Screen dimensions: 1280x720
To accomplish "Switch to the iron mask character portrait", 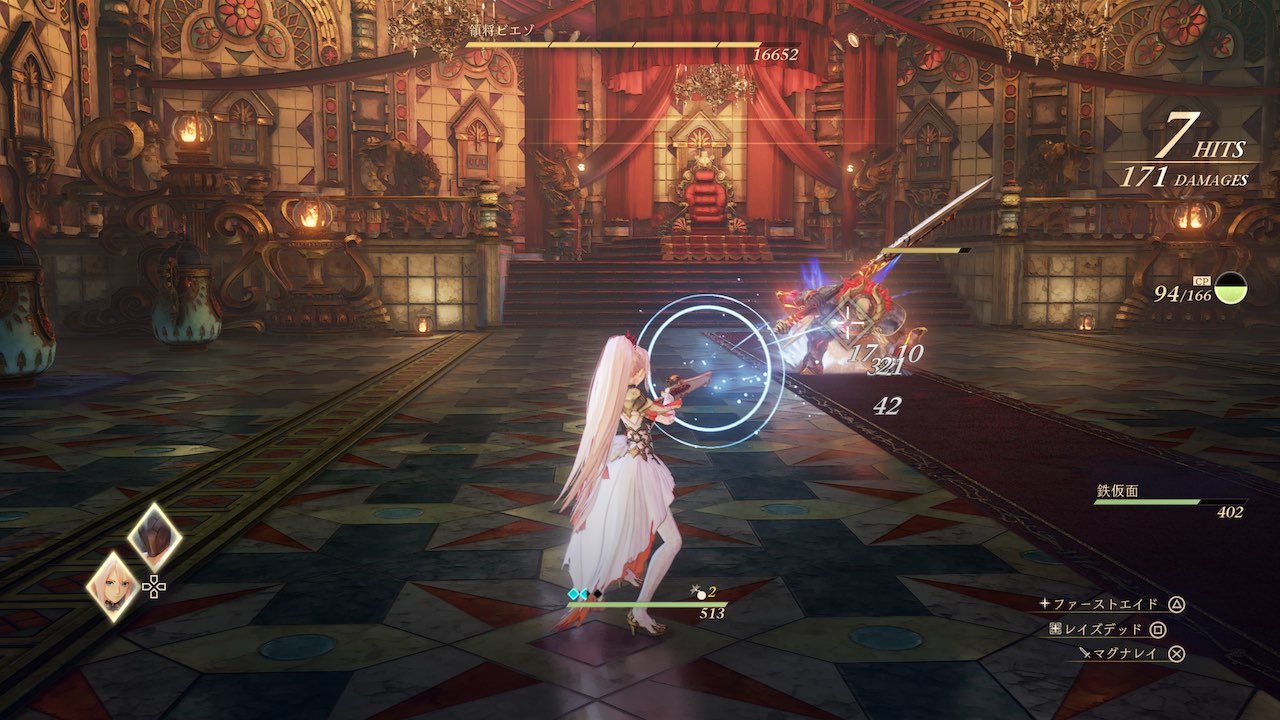I will coord(155,538).
